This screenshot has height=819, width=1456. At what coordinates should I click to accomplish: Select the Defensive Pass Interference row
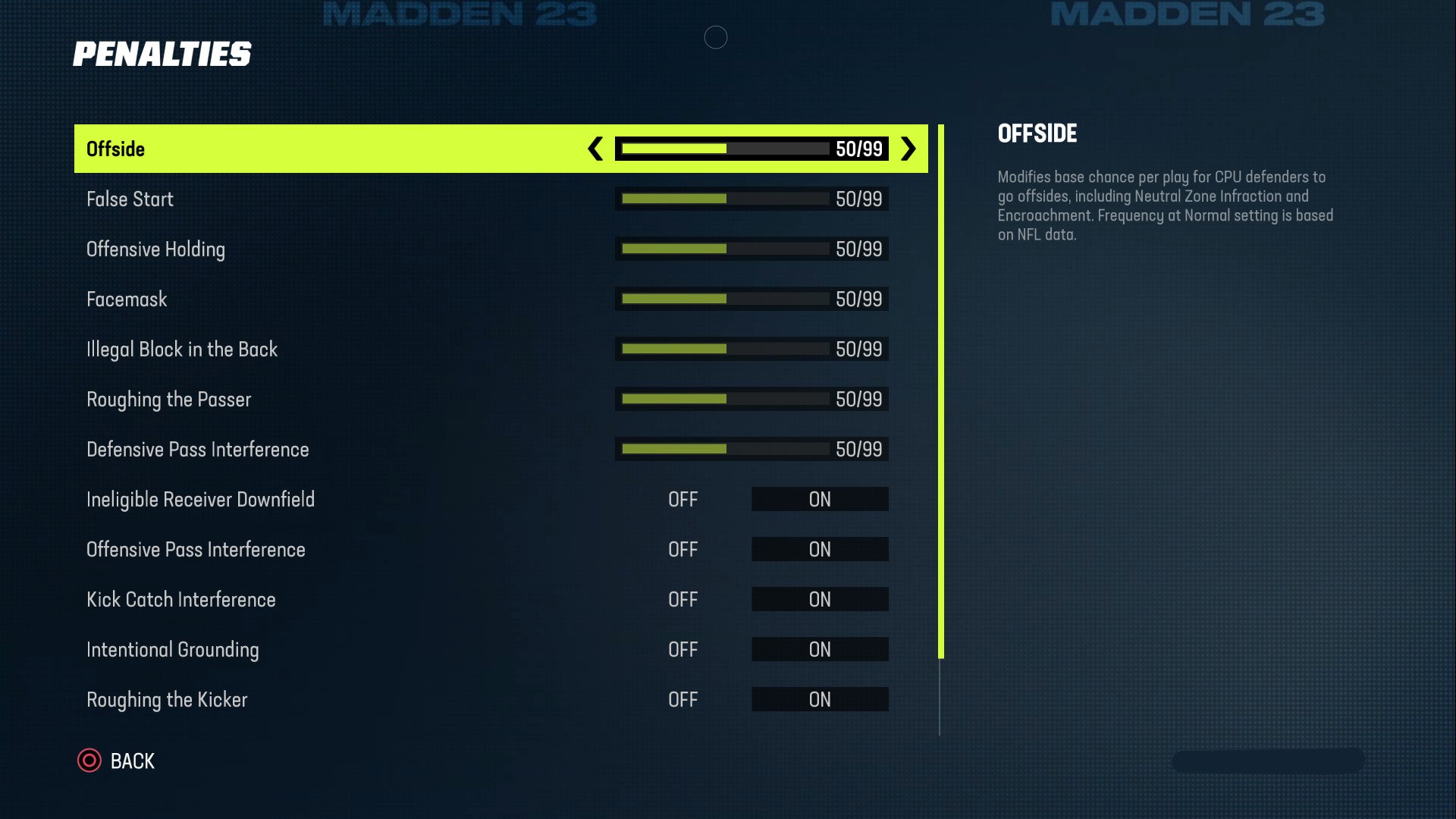click(x=303, y=448)
